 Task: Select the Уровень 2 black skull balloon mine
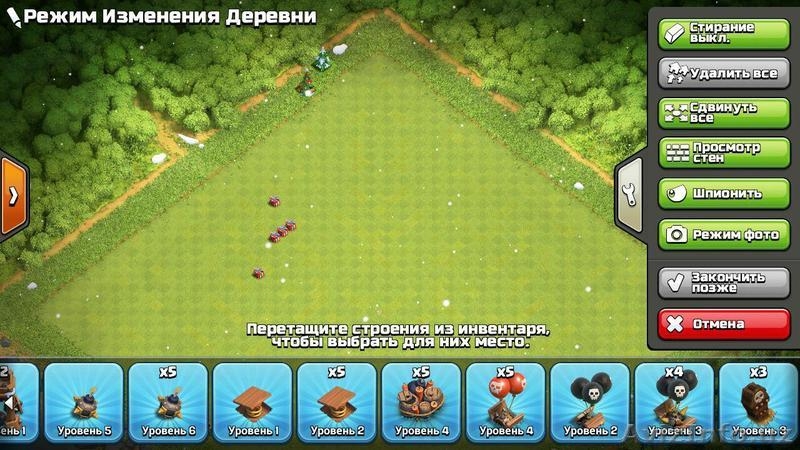pos(588,402)
